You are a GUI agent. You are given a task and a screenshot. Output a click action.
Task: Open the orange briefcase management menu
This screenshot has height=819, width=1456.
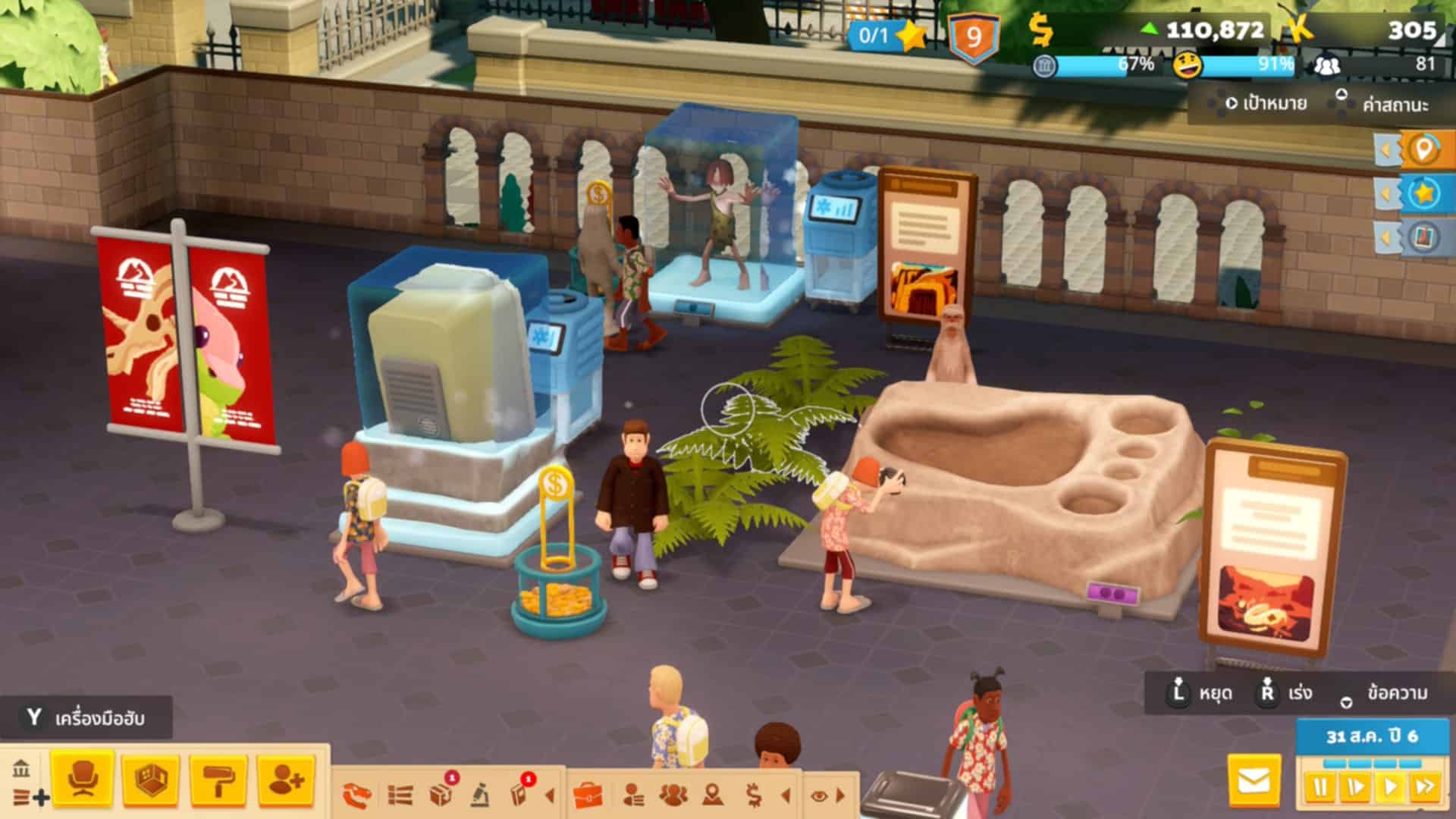588,795
